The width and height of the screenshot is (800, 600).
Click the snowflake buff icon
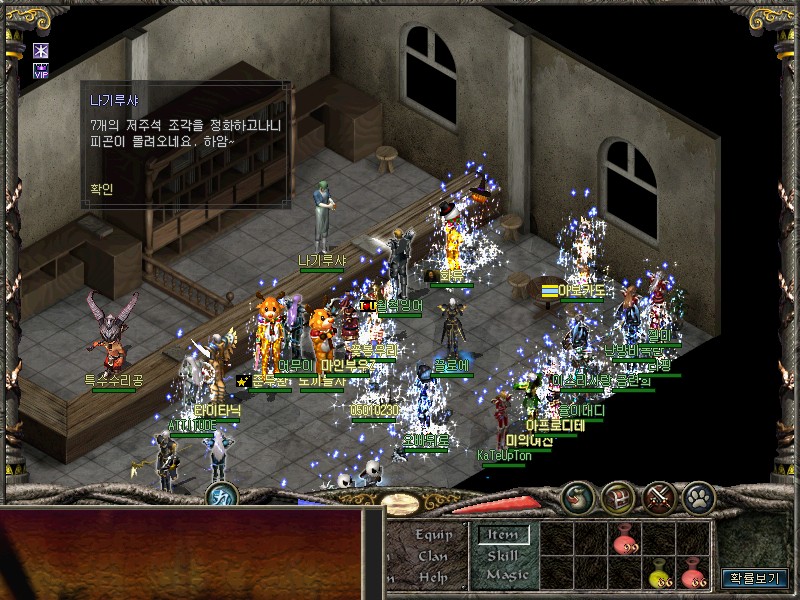click(41, 50)
